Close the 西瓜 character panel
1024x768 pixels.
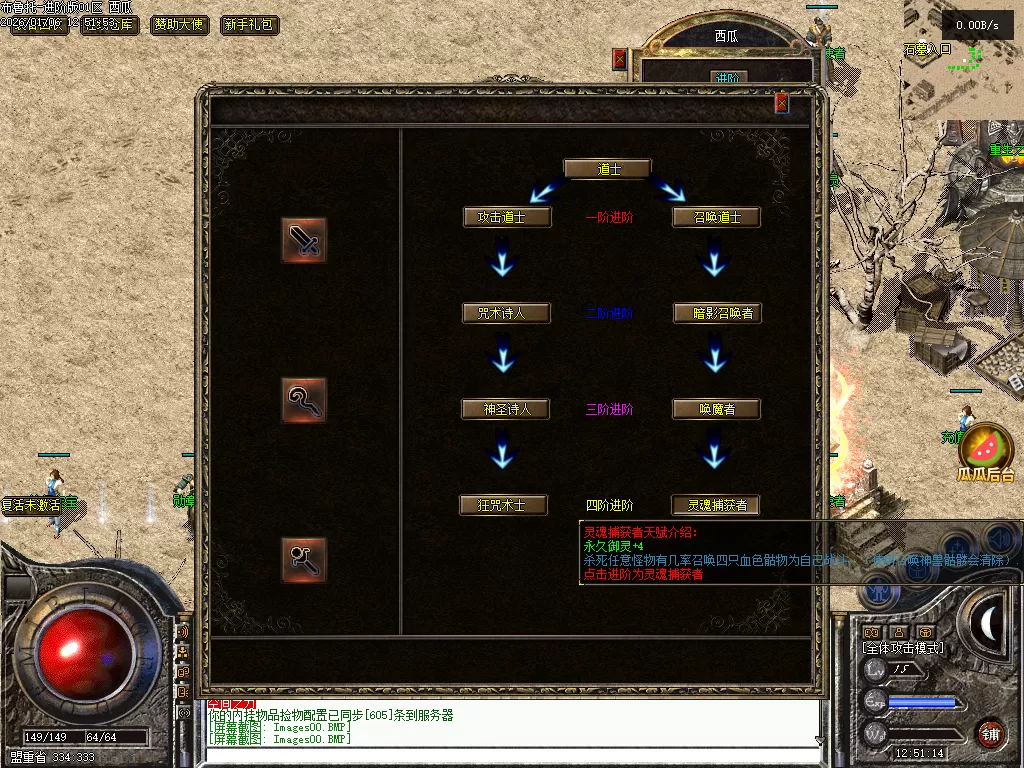[620, 58]
